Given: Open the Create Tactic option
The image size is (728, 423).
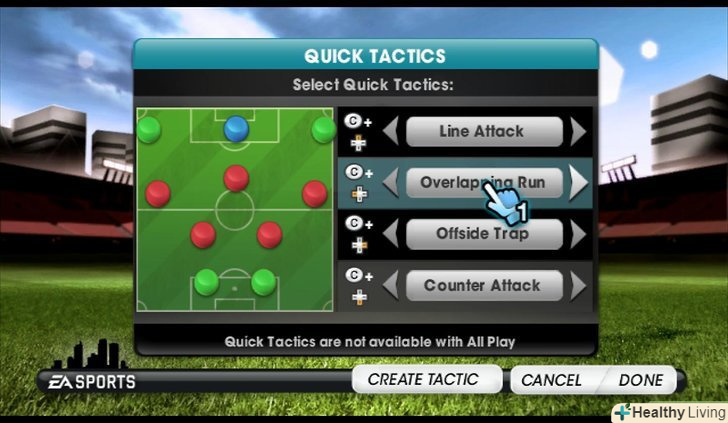Looking at the screenshot, I should pyautogui.click(x=422, y=380).
